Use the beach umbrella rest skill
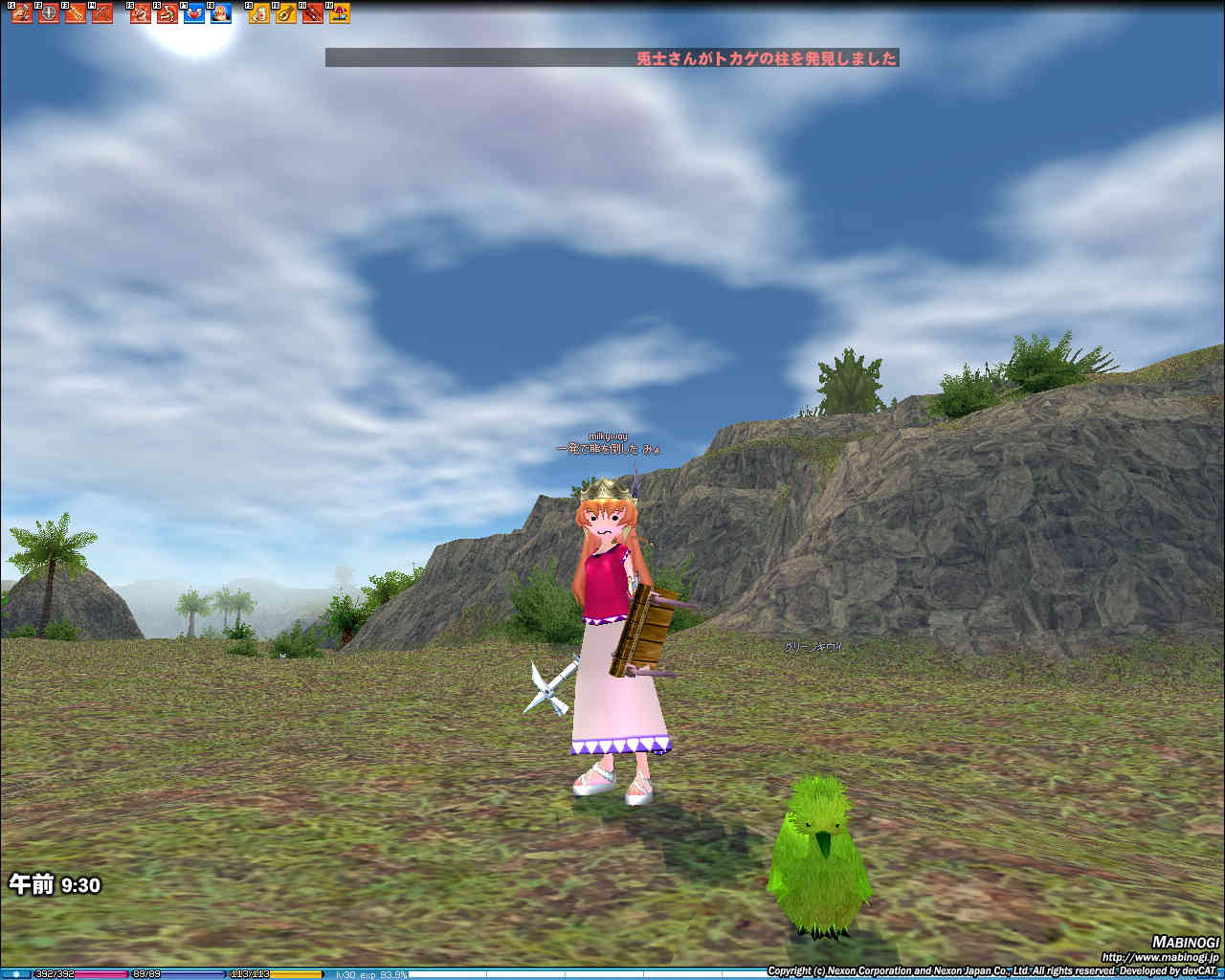The image size is (1225, 980). coord(339,13)
